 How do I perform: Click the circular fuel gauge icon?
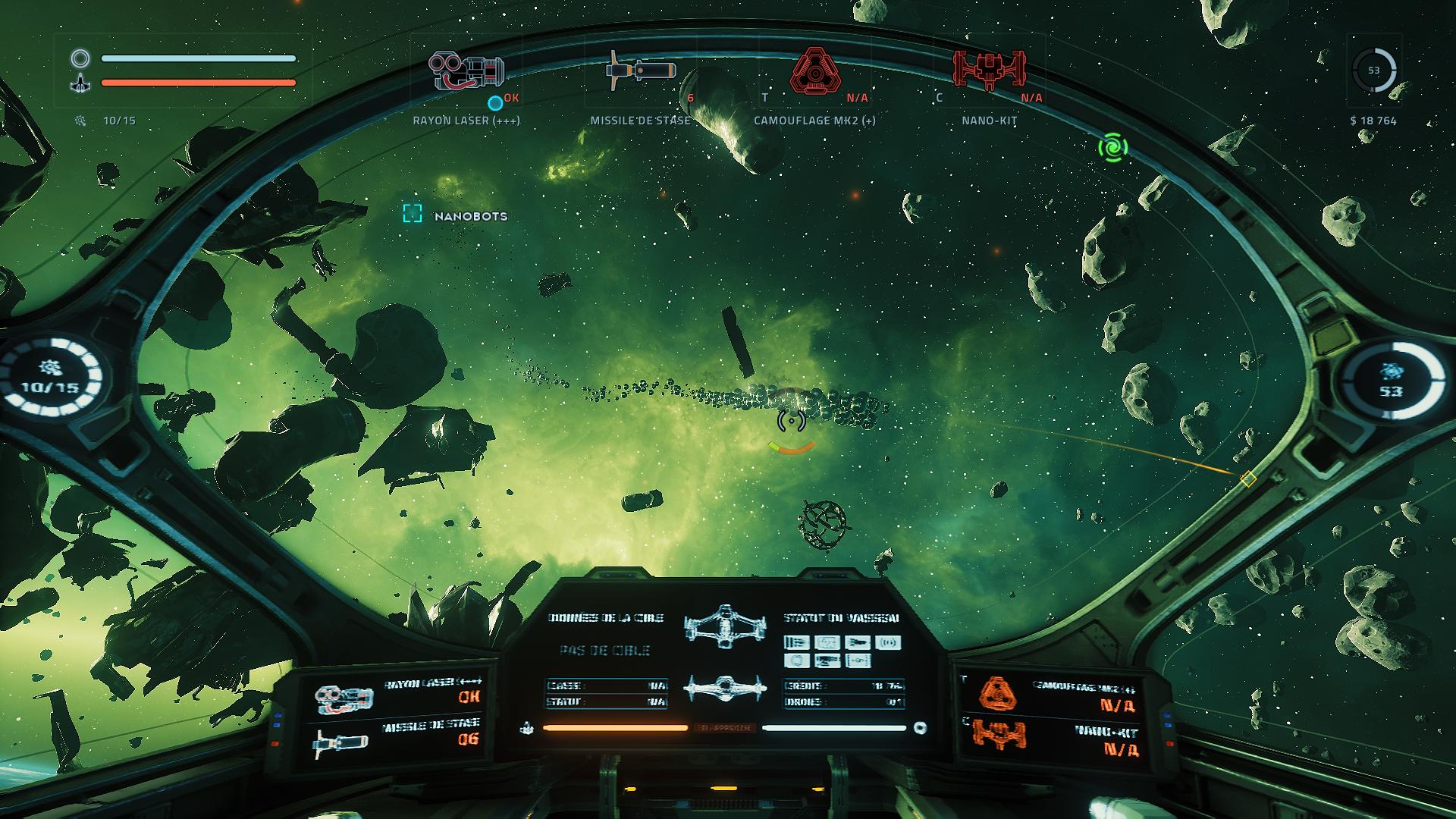[x=1373, y=71]
